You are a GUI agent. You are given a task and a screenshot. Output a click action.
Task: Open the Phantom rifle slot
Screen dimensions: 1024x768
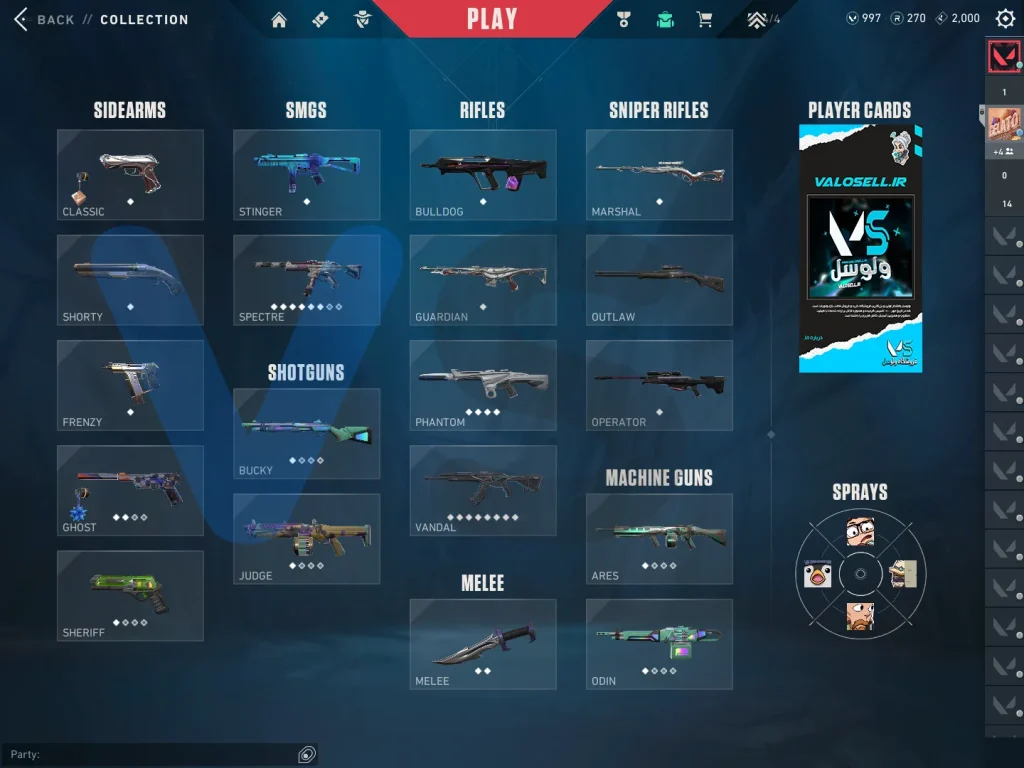[x=482, y=385]
